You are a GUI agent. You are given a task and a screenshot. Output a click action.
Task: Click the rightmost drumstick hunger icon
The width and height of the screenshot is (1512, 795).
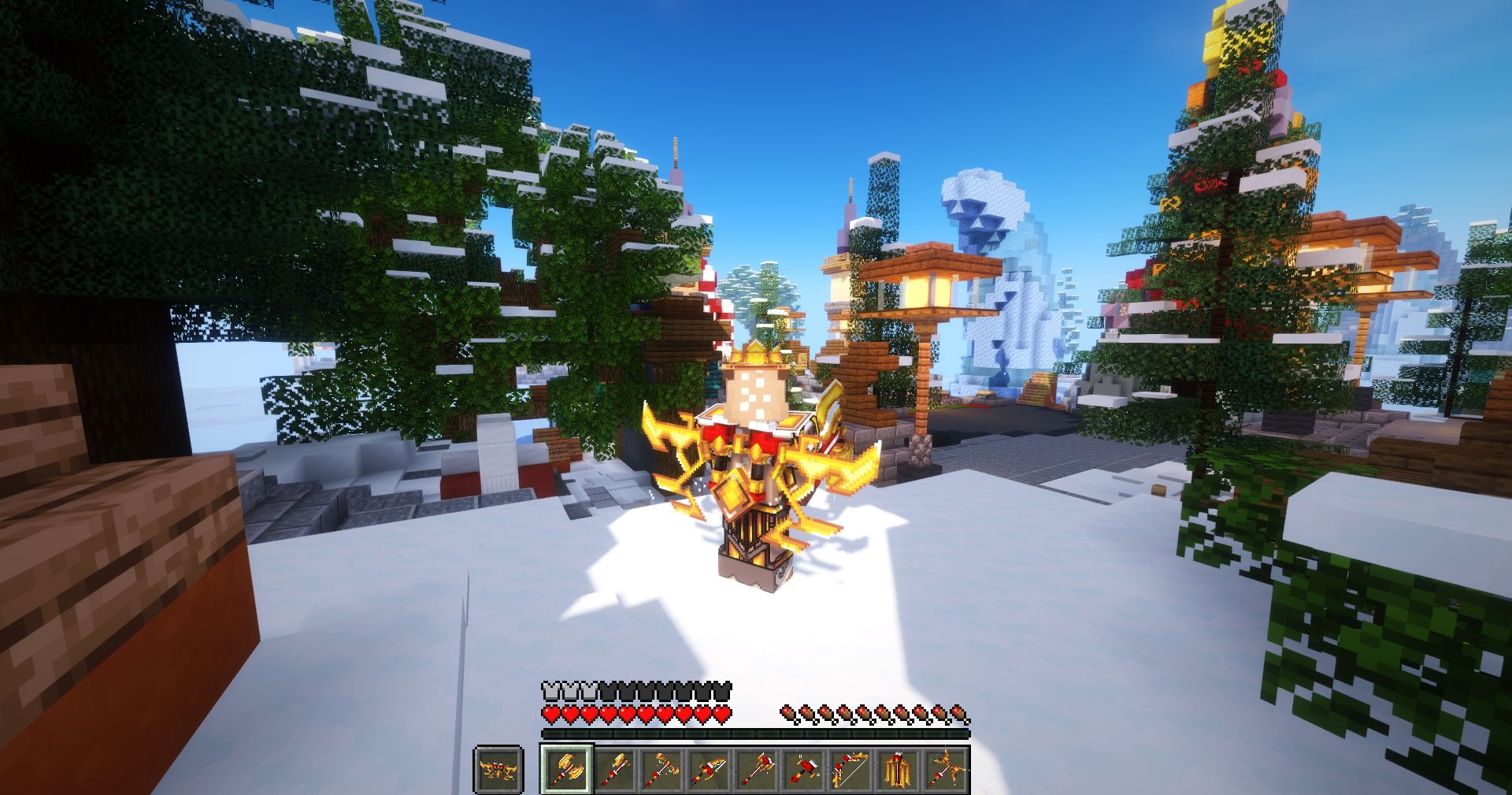coord(959,712)
